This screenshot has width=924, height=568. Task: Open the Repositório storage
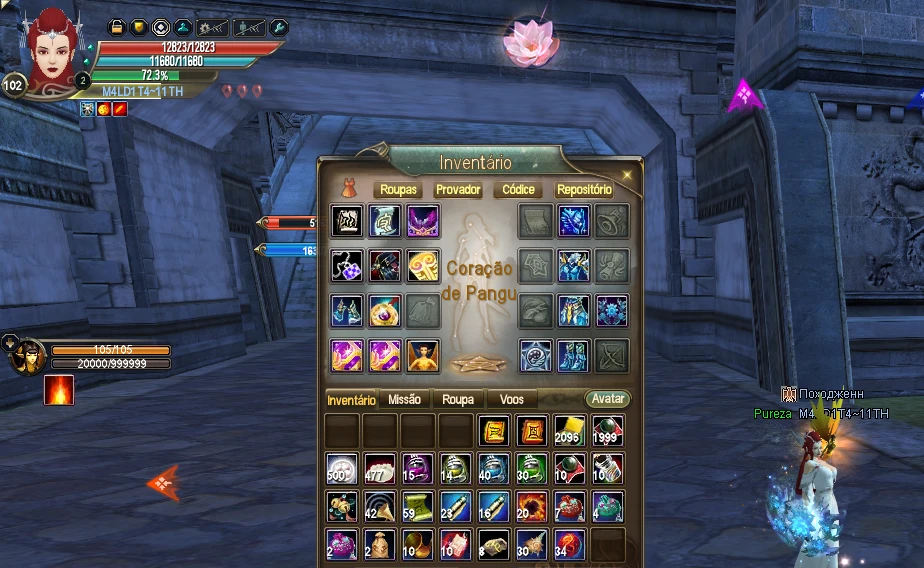[584, 190]
